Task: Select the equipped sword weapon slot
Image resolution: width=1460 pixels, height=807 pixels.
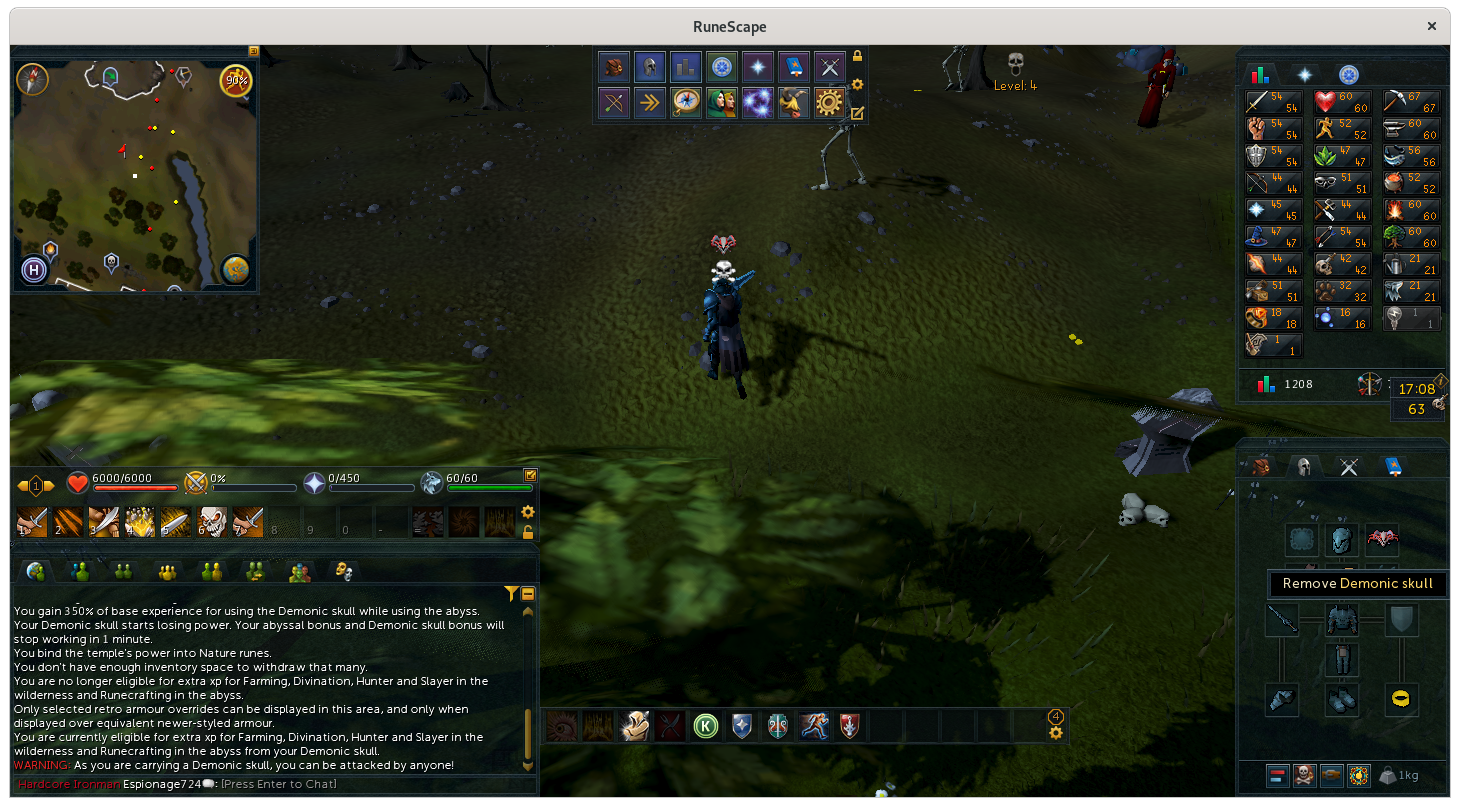Action: pyautogui.click(x=1282, y=620)
